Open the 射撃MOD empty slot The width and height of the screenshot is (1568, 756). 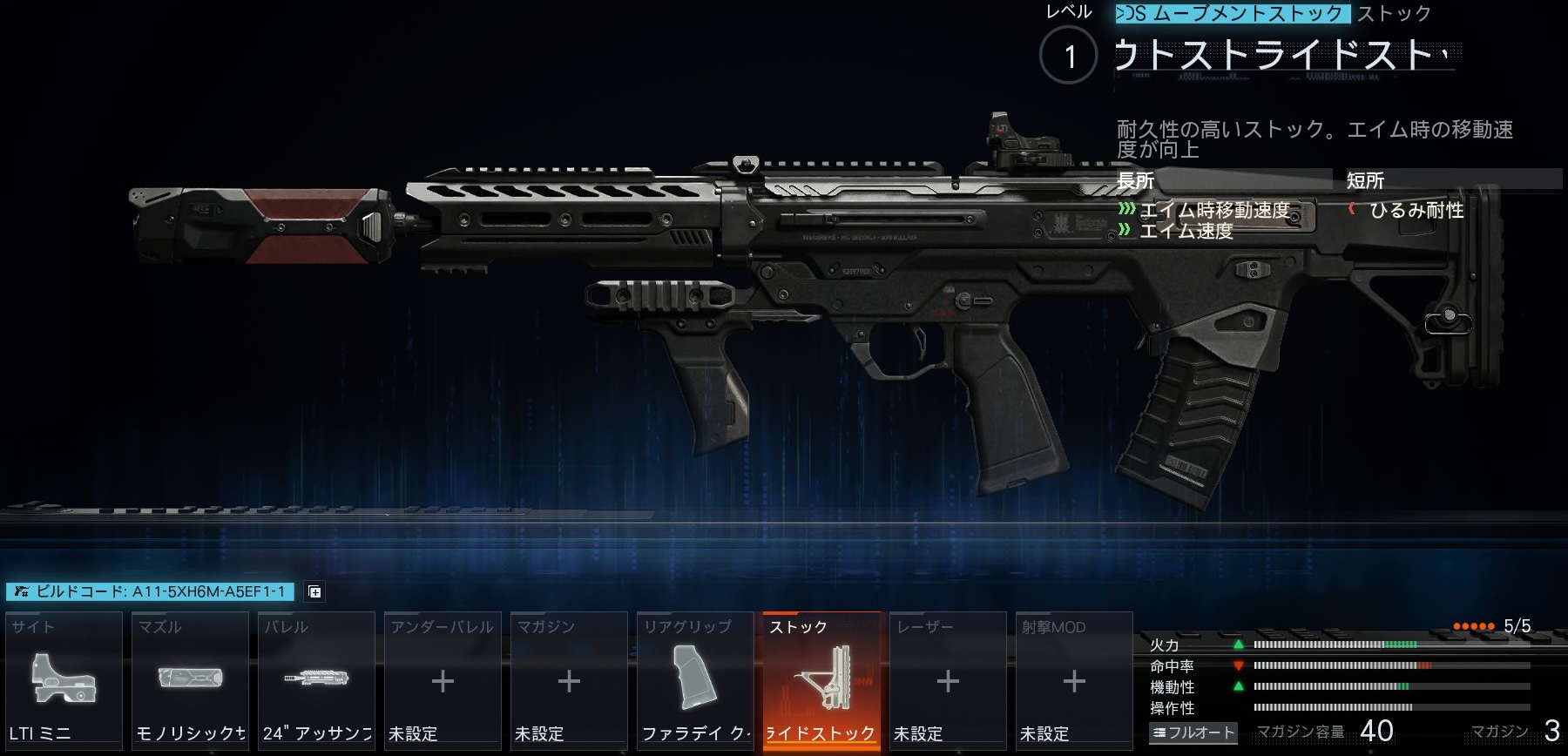1074,681
